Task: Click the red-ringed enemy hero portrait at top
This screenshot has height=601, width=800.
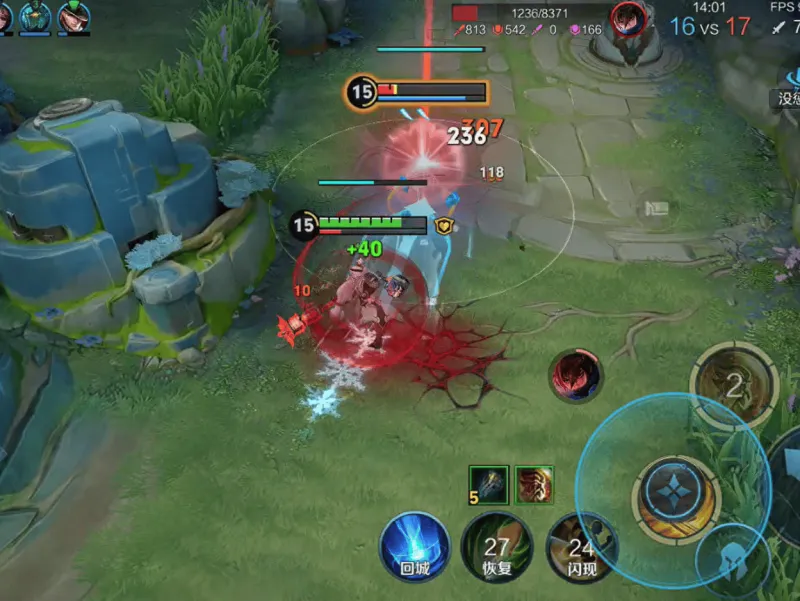Action: (x=628, y=17)
